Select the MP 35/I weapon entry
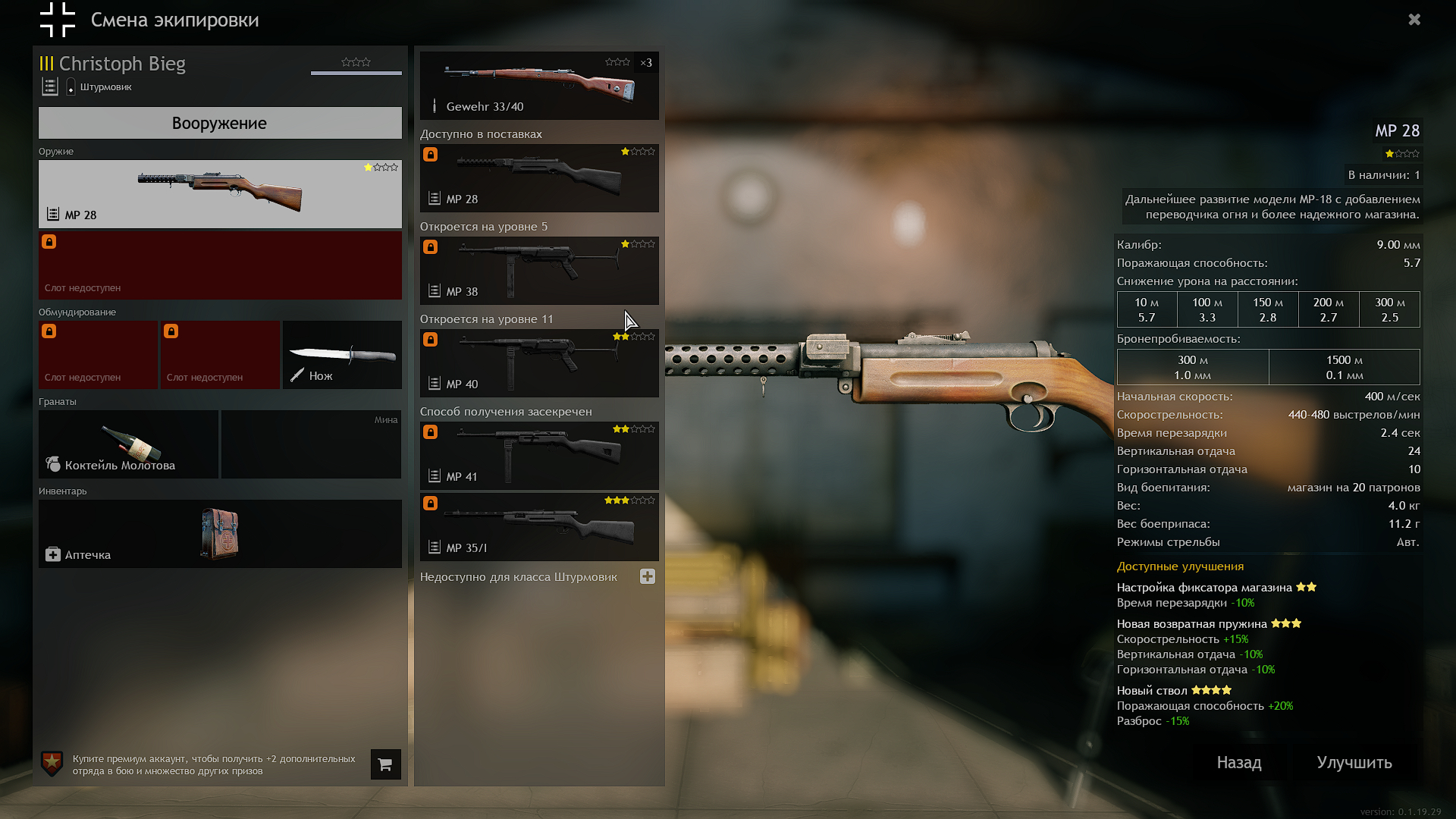The height and width of the screenshot is (819, 1456). point(539,527)
